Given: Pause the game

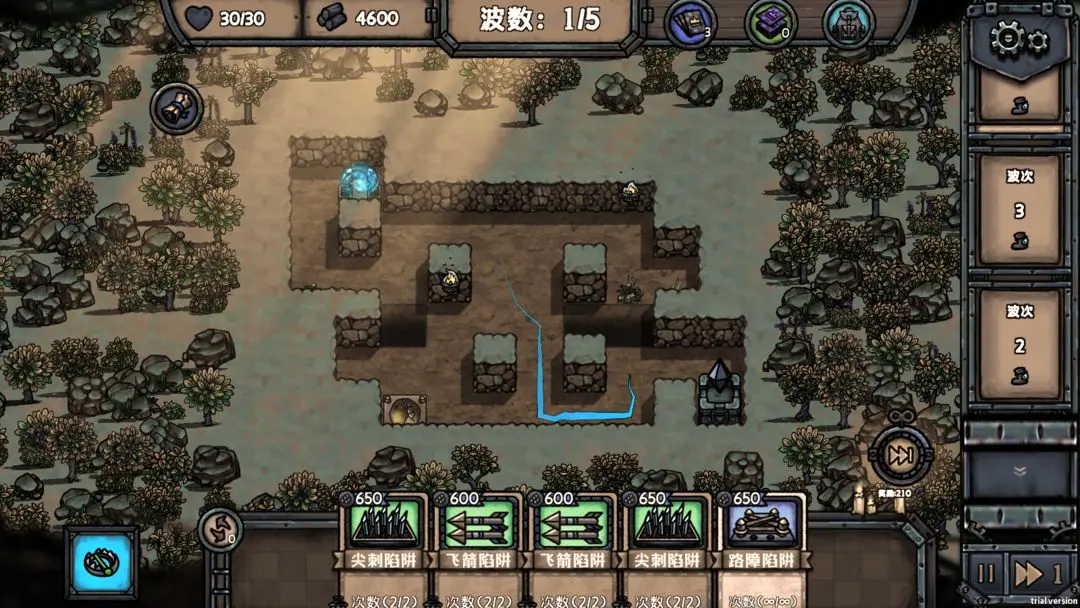Looking at the screenshot, I should [x=986, y=574].
